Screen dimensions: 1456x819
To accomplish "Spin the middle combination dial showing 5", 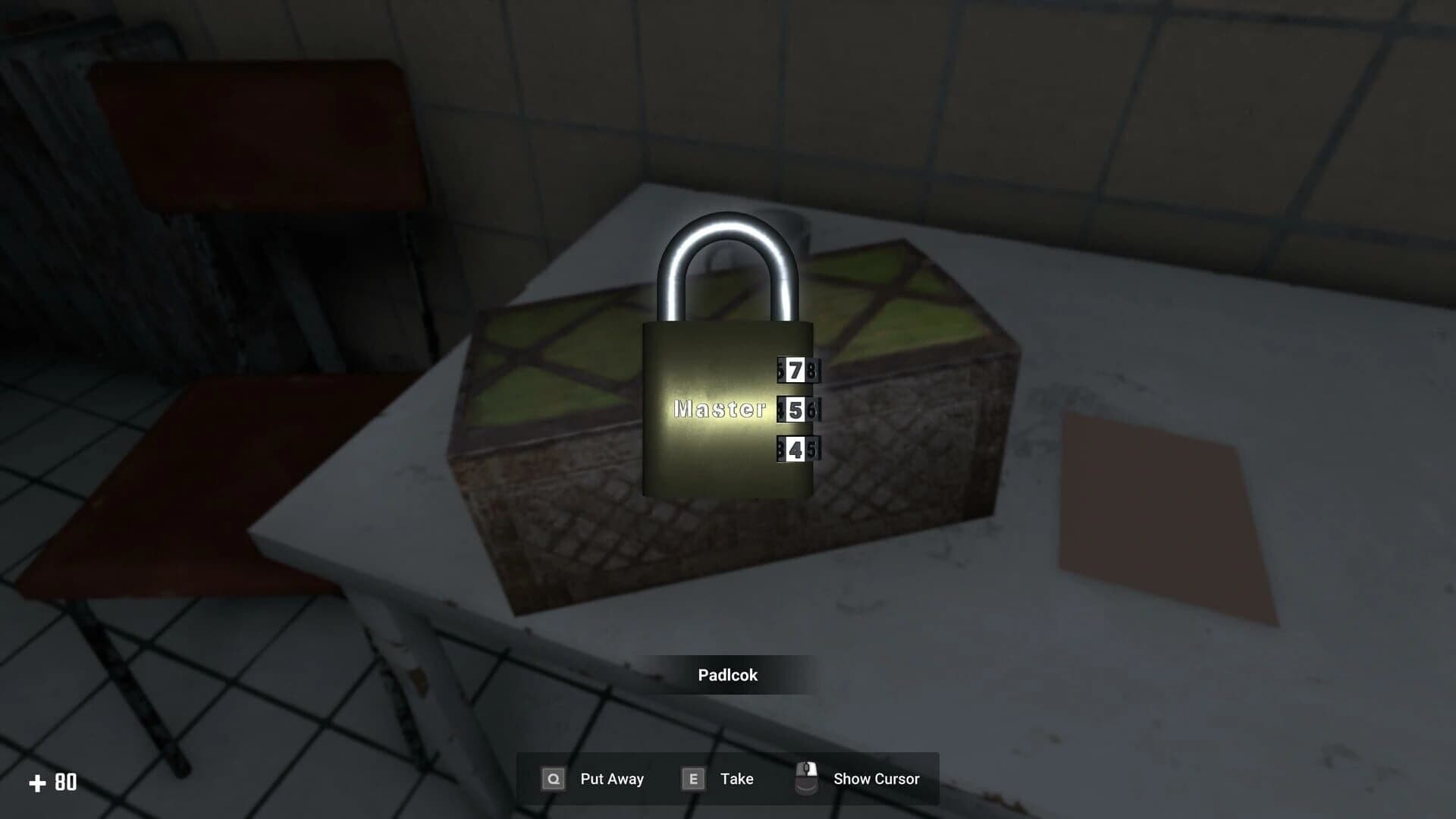I will click(798, 409).
